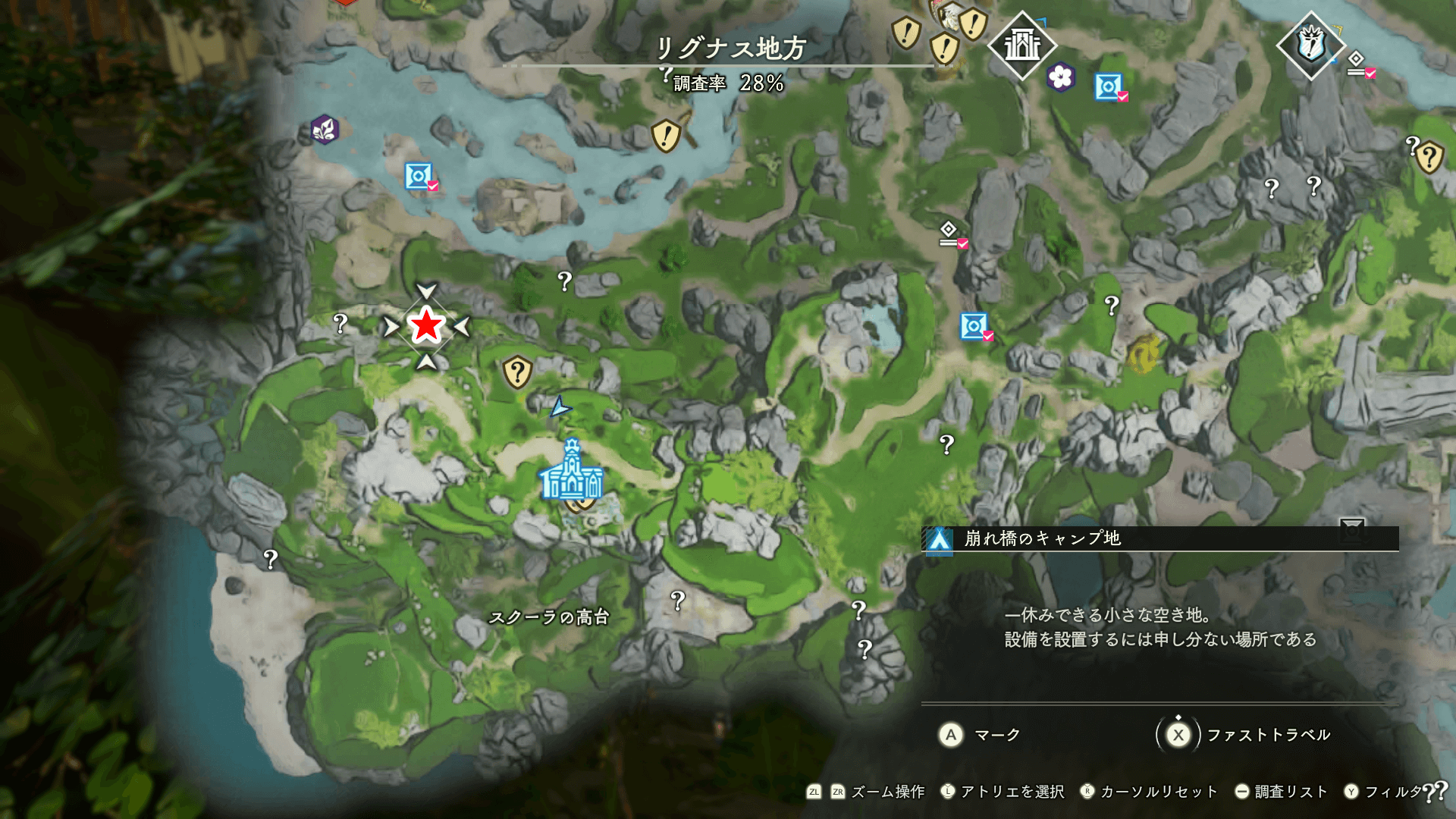Image resolution: width=1456 pixels, height=819 pixels.
Task: Click the player arrow position marker
Action: [x=560, y=408]
